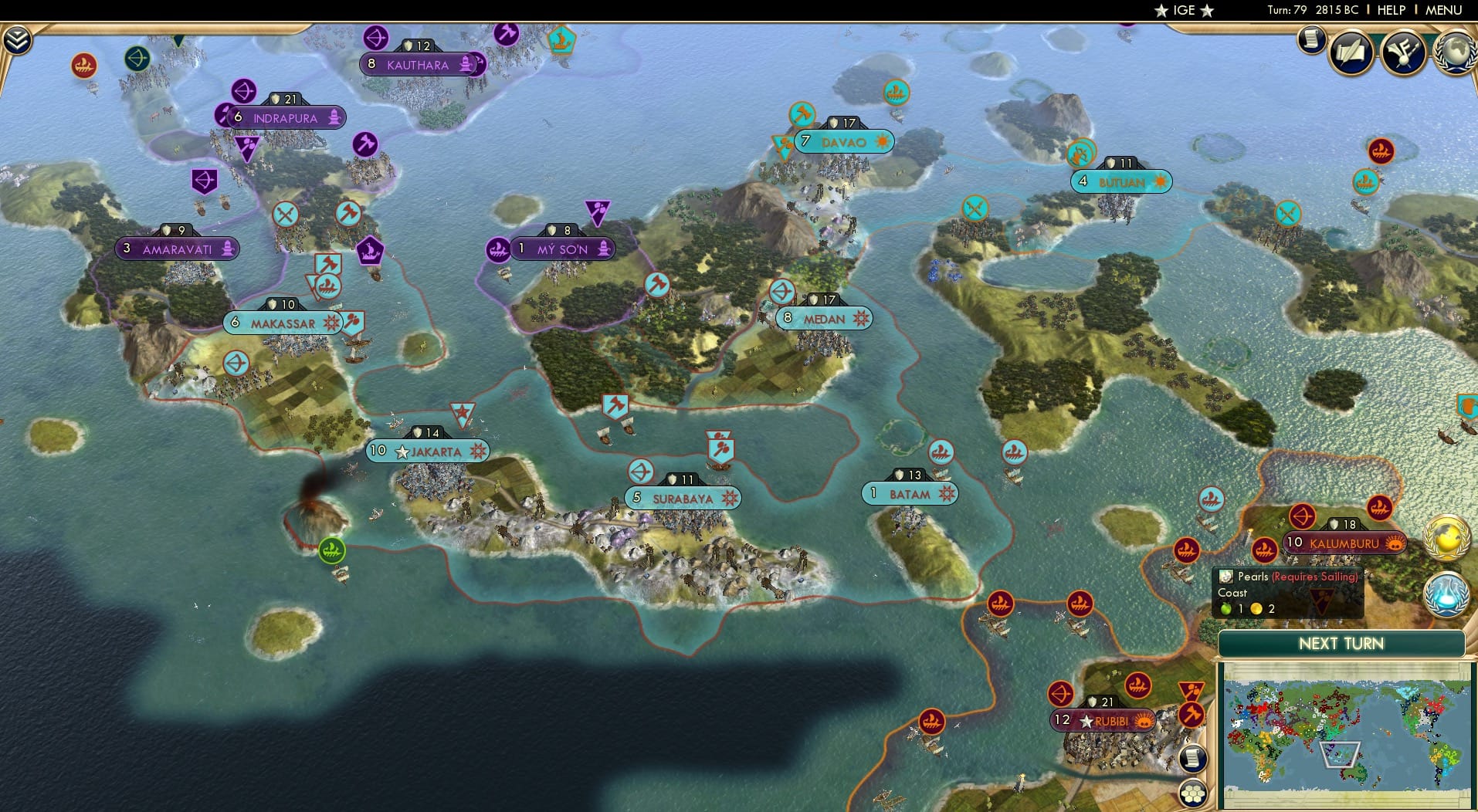Toggle the blue sphere overlay icon near Kalumburu
This screenshot has height=812, width=1478.
(x=1448, y=595)
